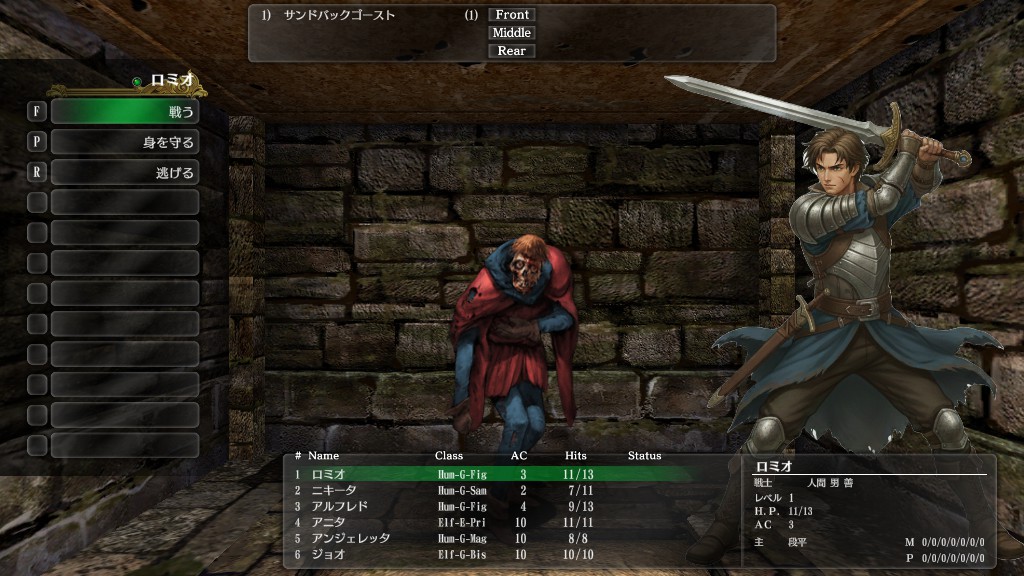1024x576 pixels.
Task: Select the 身を守る (Defend) command
Action: pos(124,142)
